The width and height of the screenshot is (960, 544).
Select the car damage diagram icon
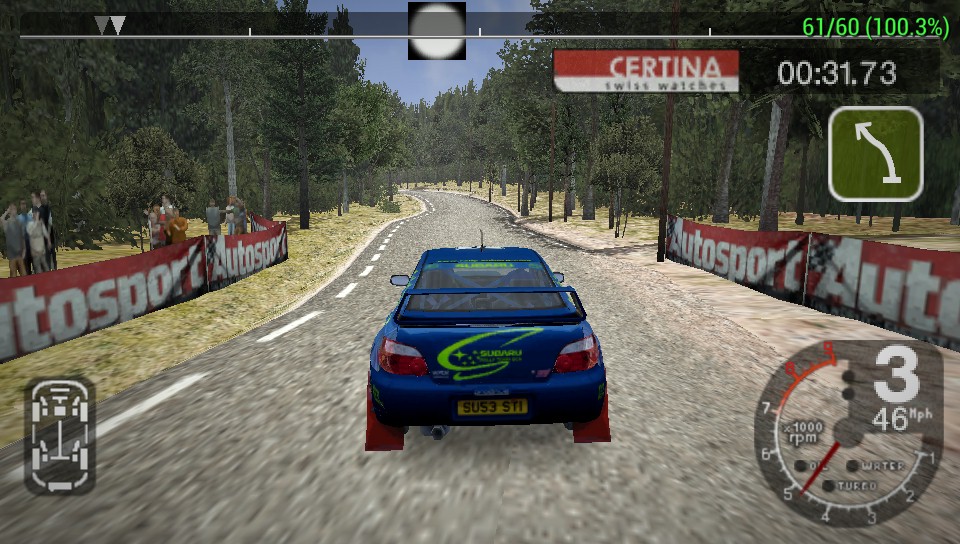click(x=60, y=435)
